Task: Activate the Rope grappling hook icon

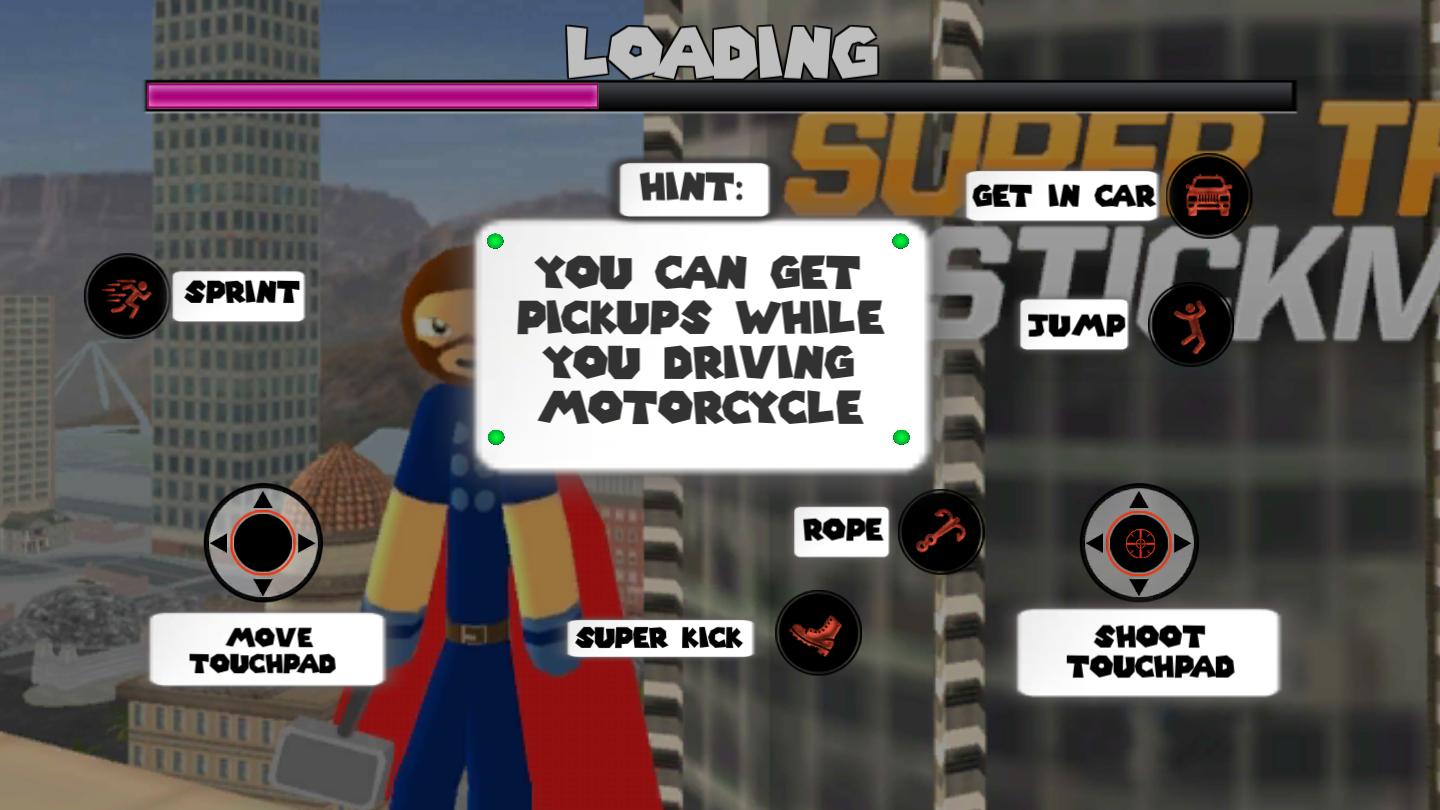Action: (940, 531)
